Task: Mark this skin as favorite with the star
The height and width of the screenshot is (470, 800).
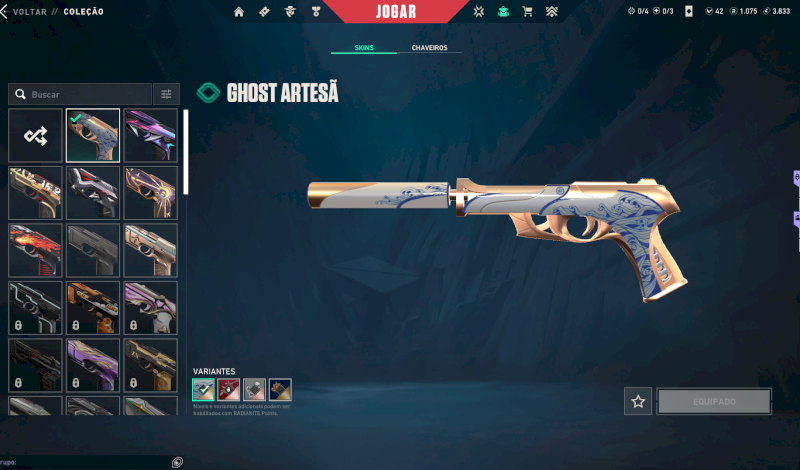Action: [638, 401]
